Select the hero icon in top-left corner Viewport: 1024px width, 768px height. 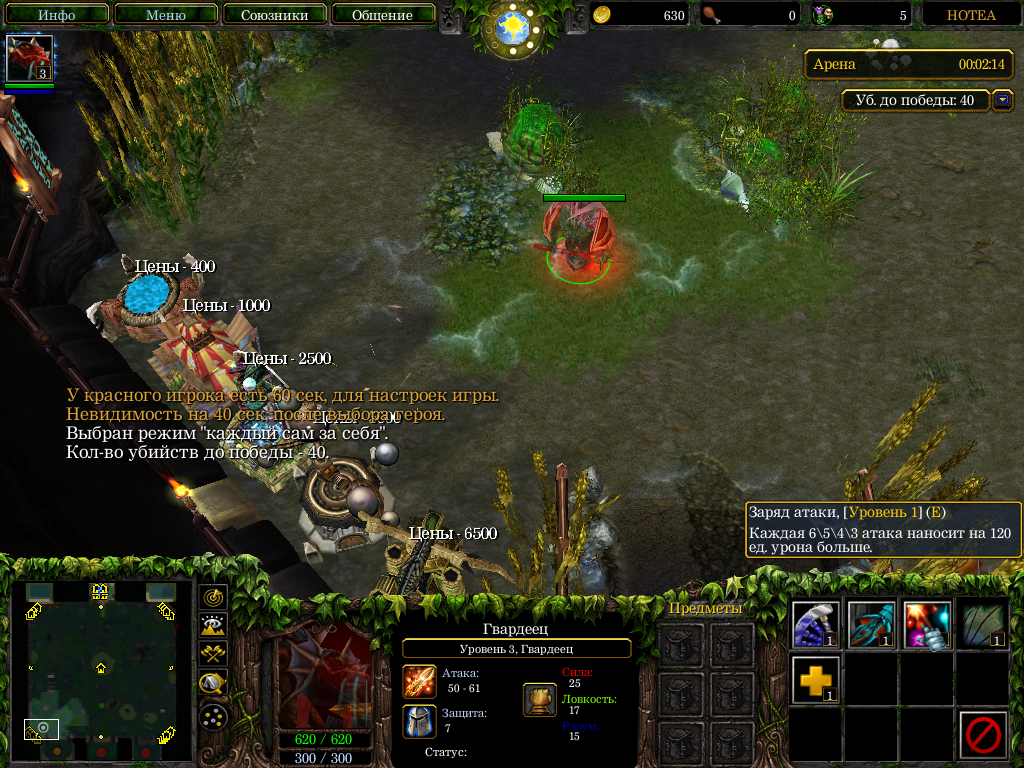(29, 58)
